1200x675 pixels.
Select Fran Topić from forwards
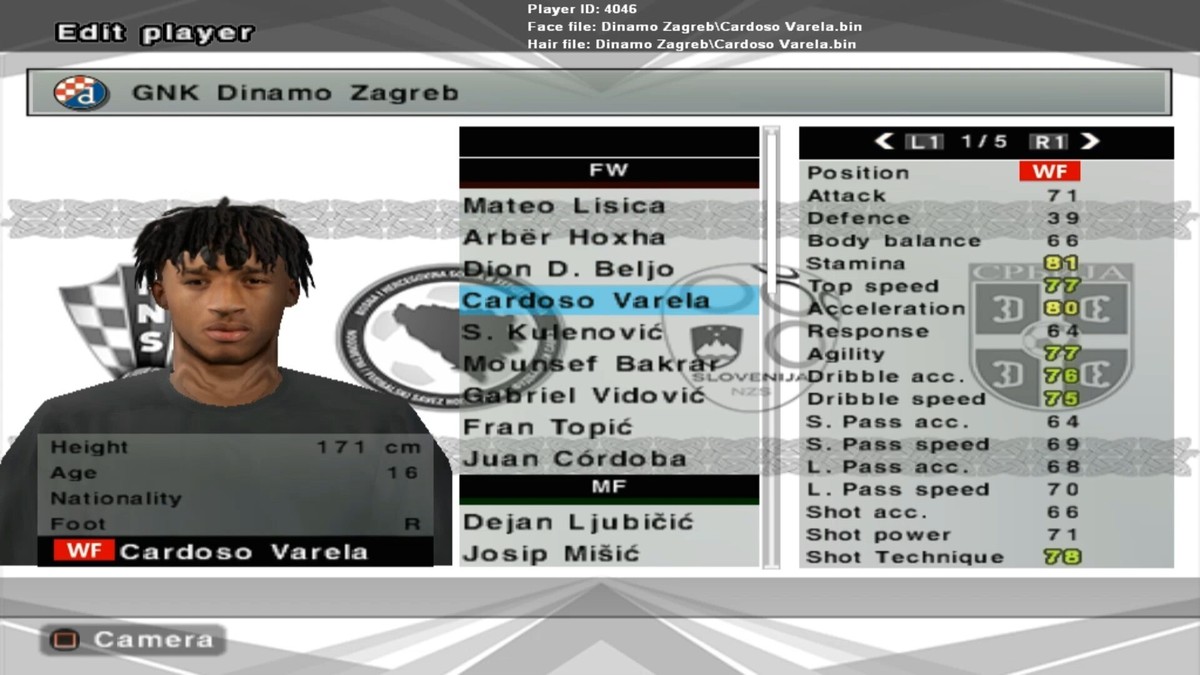548,428
